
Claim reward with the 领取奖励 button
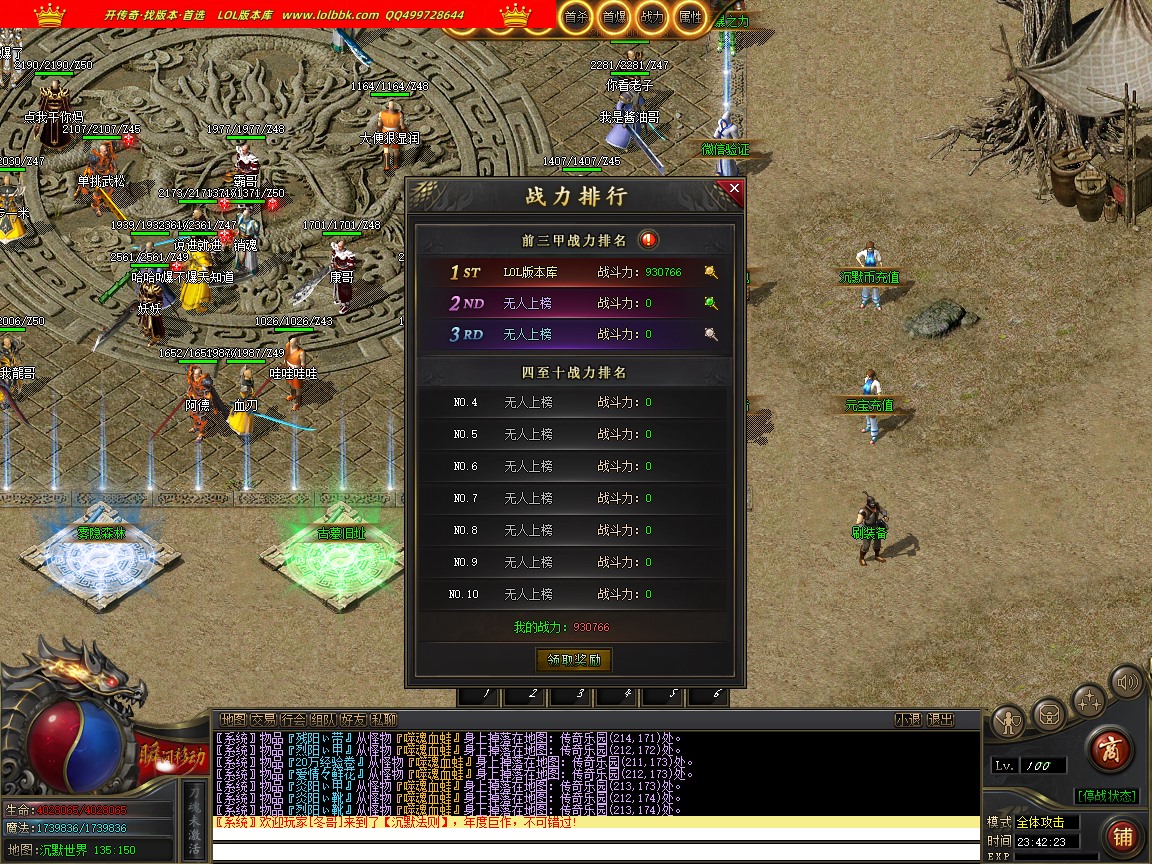574,660
